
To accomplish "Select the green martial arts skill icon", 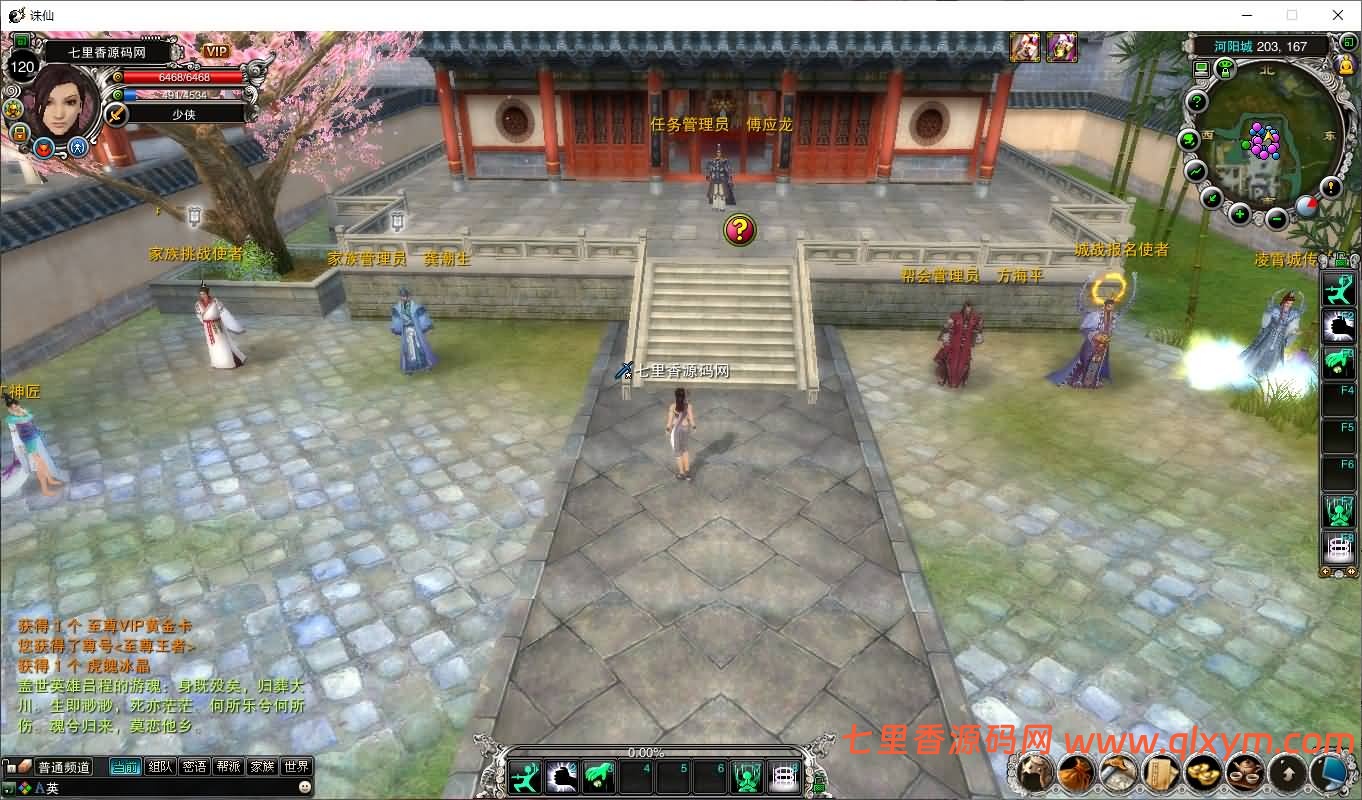I will click(525, 777).
